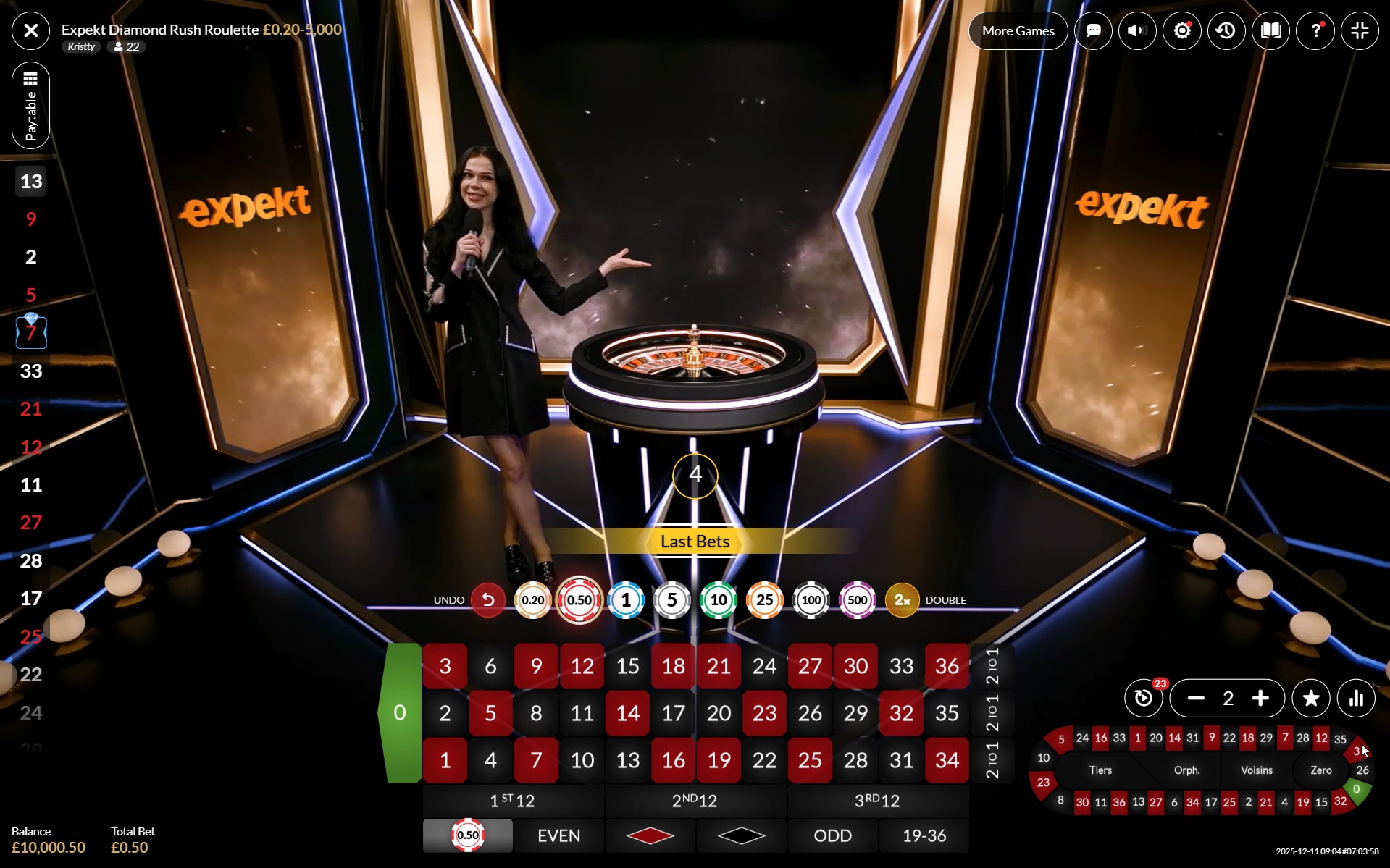
Task: Choose the 500 chip
Action: (857, 600)
